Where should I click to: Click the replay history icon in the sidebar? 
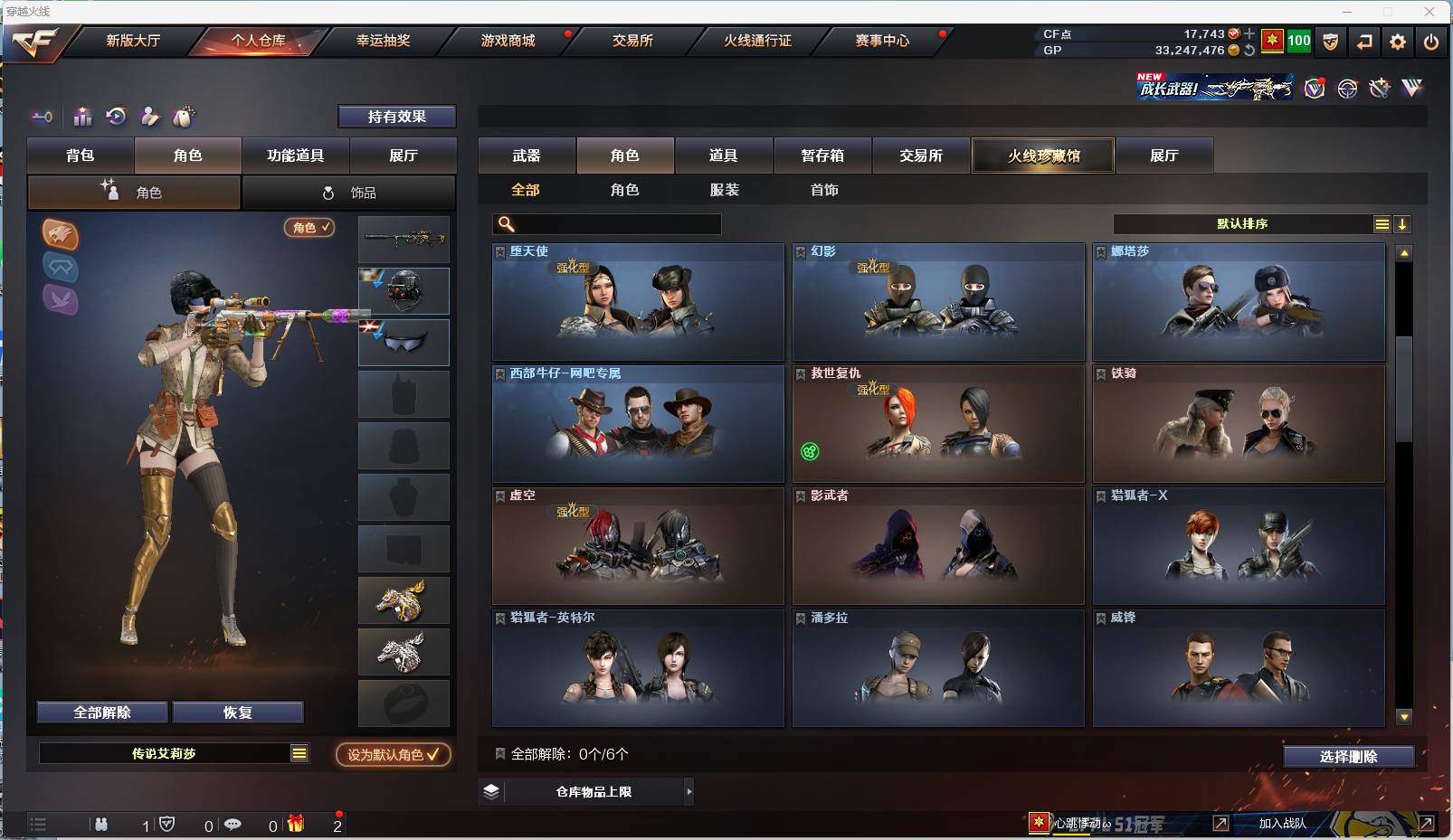point(116,117)
